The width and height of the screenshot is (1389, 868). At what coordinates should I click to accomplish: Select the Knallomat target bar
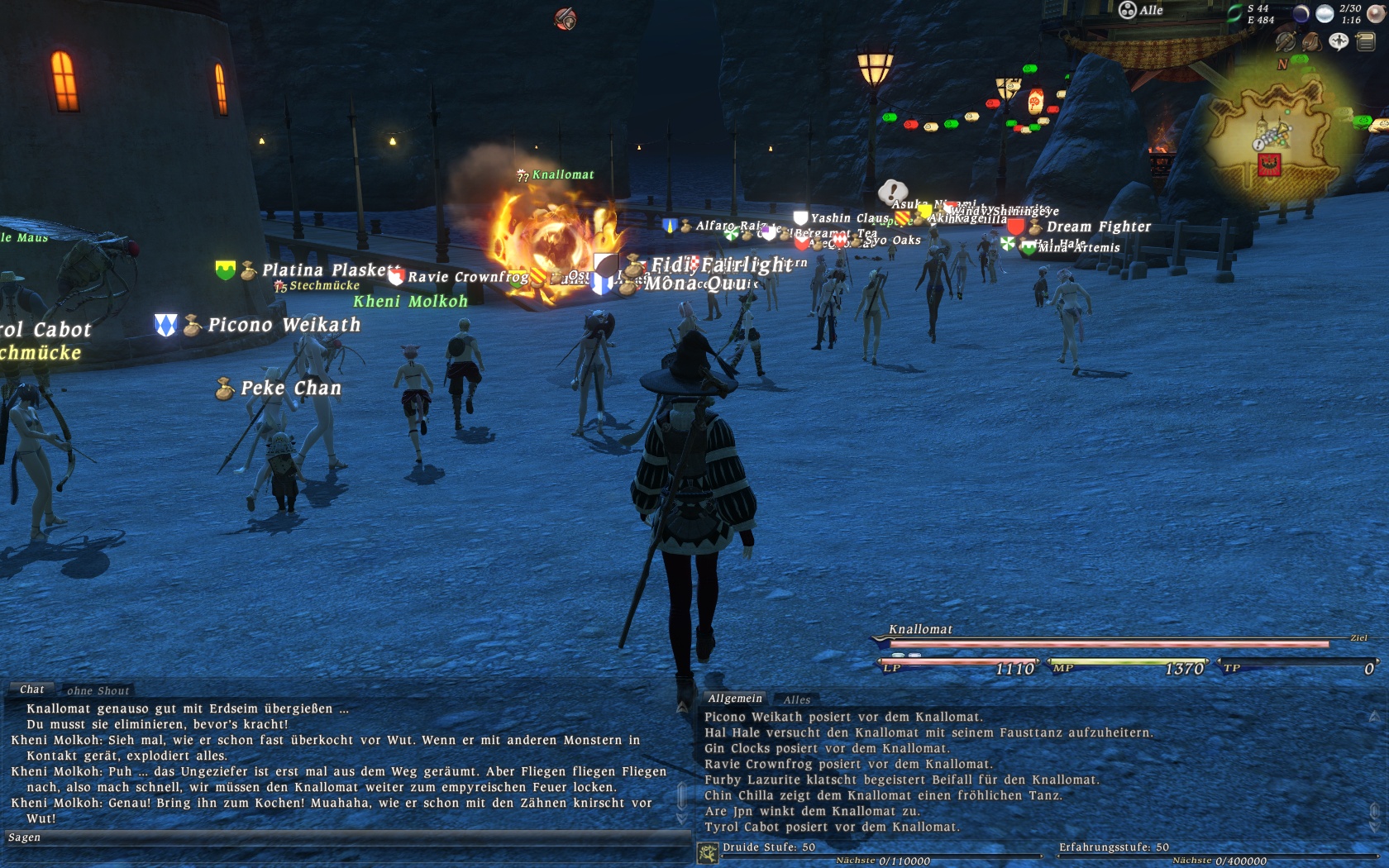point(1108,642)
